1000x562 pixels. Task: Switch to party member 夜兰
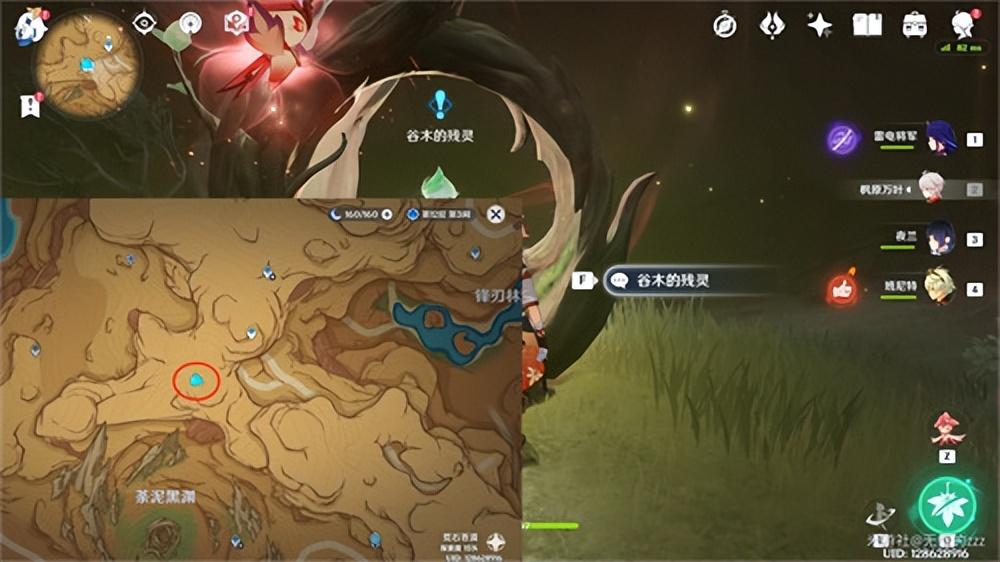click(939, 239)
